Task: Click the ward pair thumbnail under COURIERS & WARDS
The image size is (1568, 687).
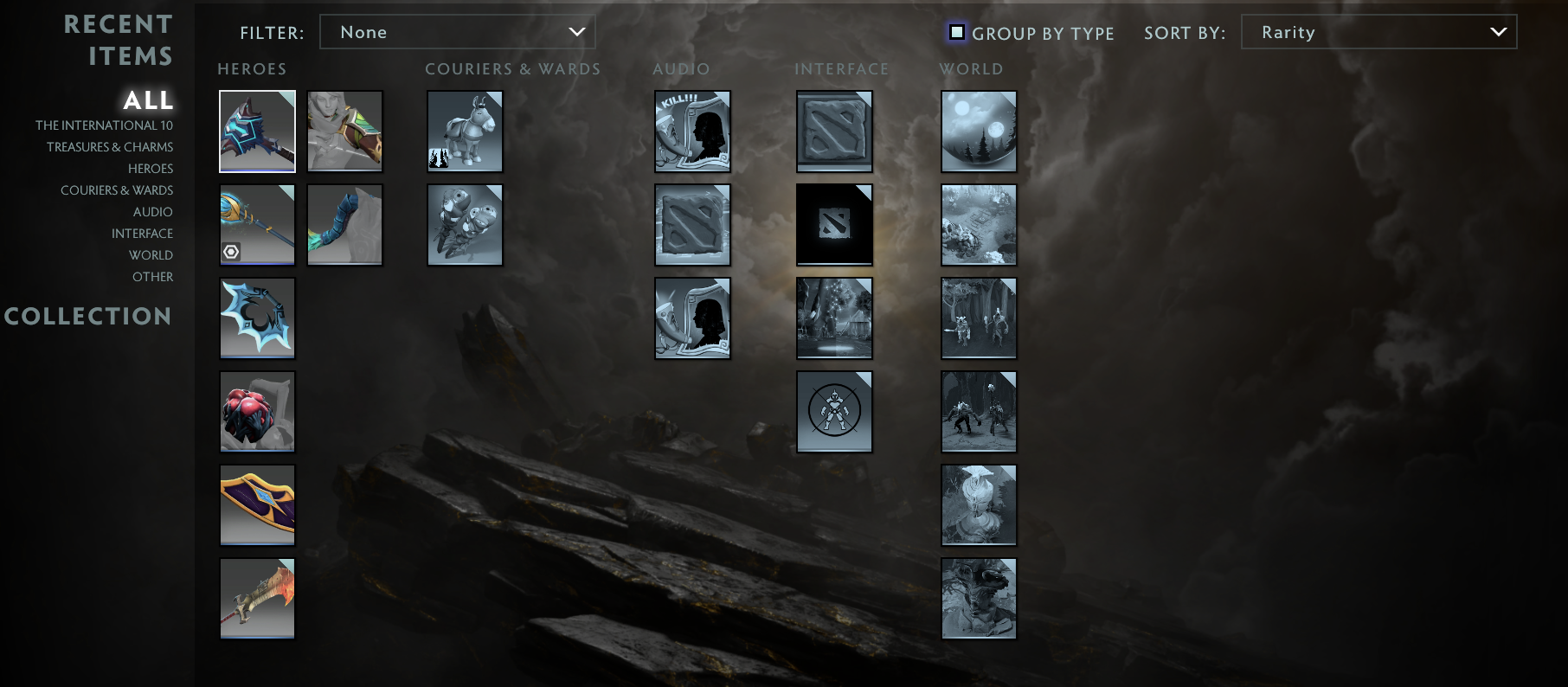Action: pyautogui.click(x=465, y=225)
